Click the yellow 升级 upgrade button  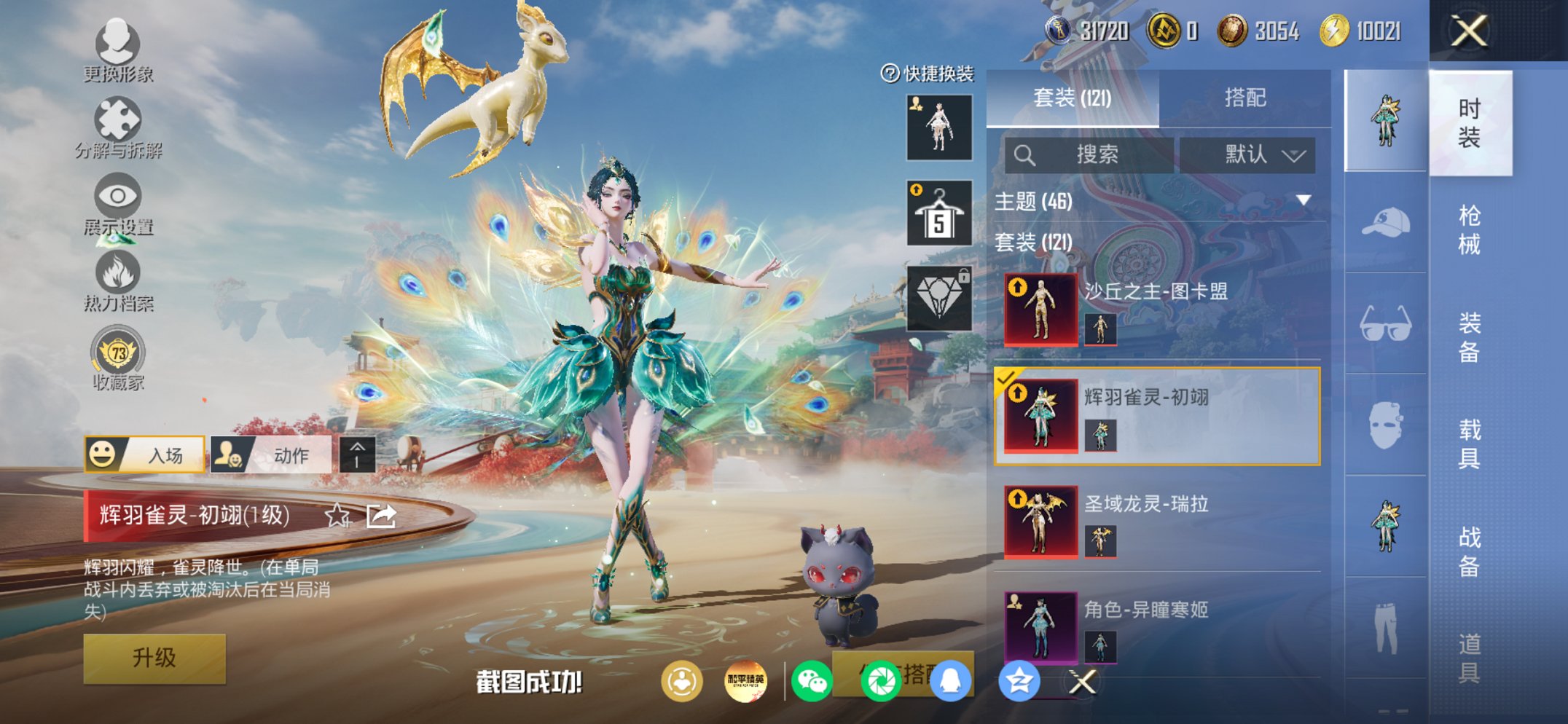click(154, 658)
